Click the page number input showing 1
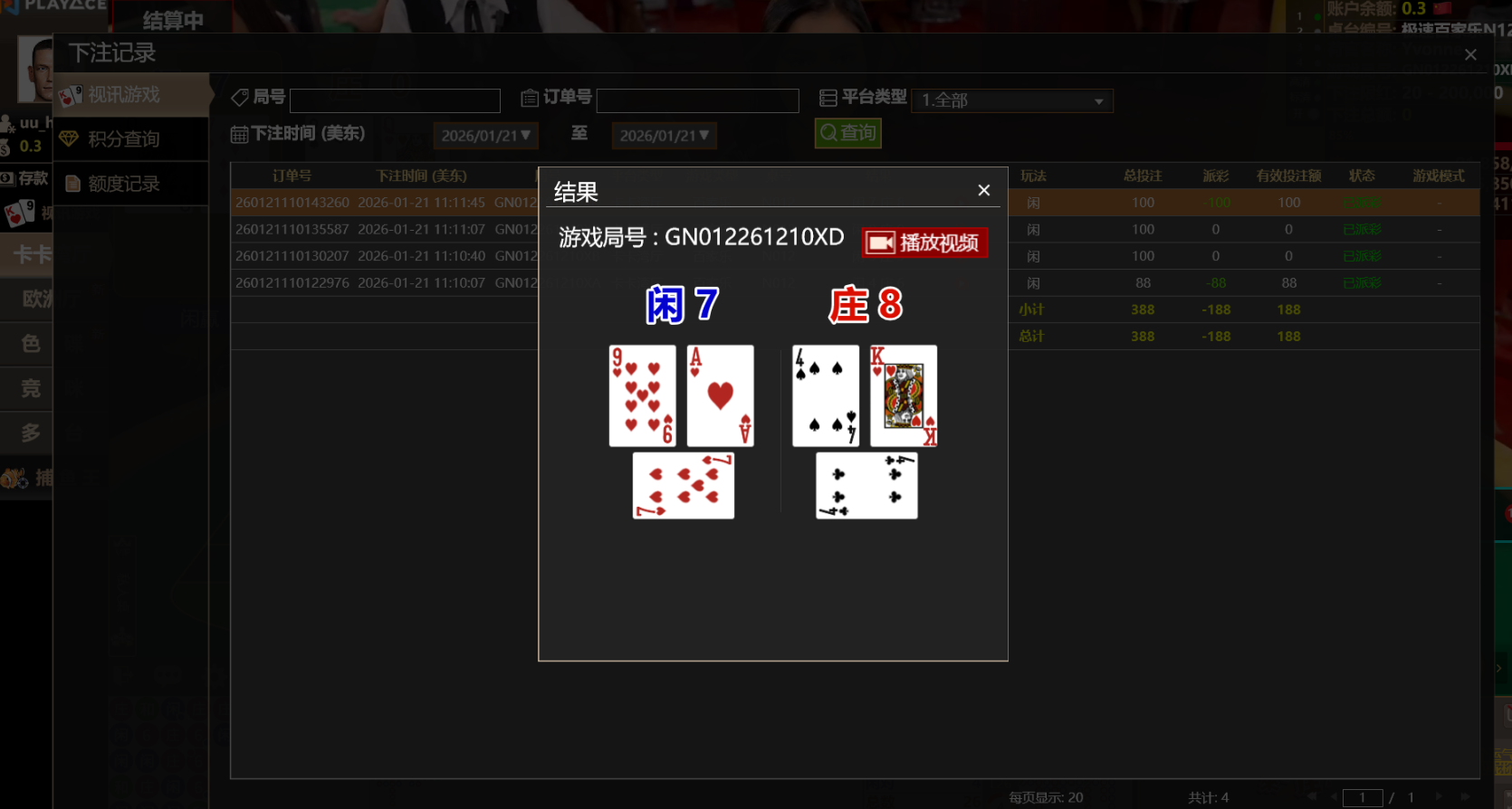 pyautogui.click(x=1363, y=797)
